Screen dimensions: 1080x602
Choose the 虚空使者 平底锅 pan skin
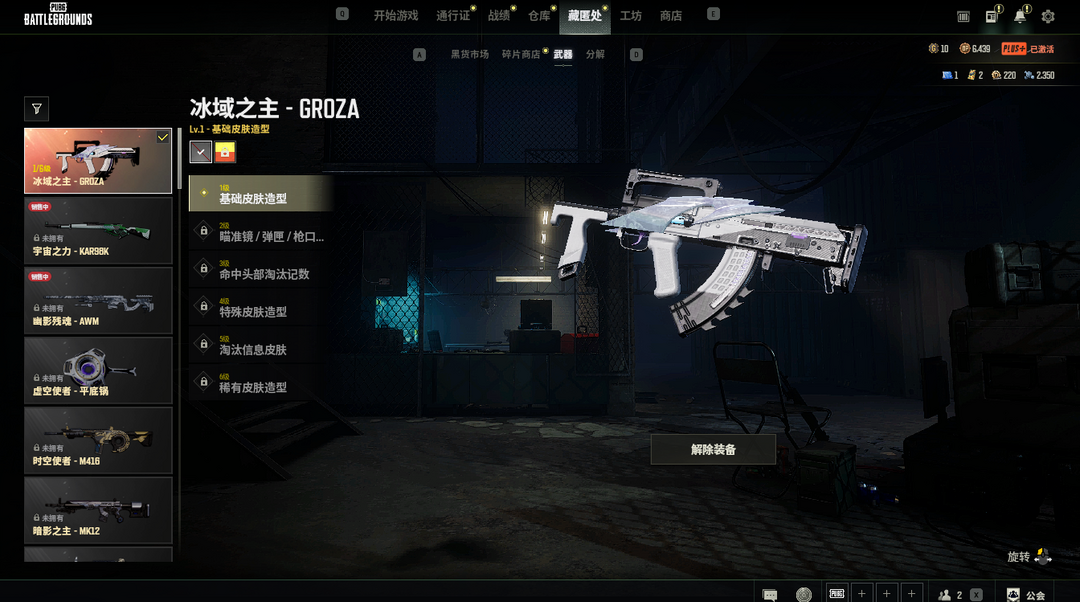pyautogui.click(x=98, y=370)
